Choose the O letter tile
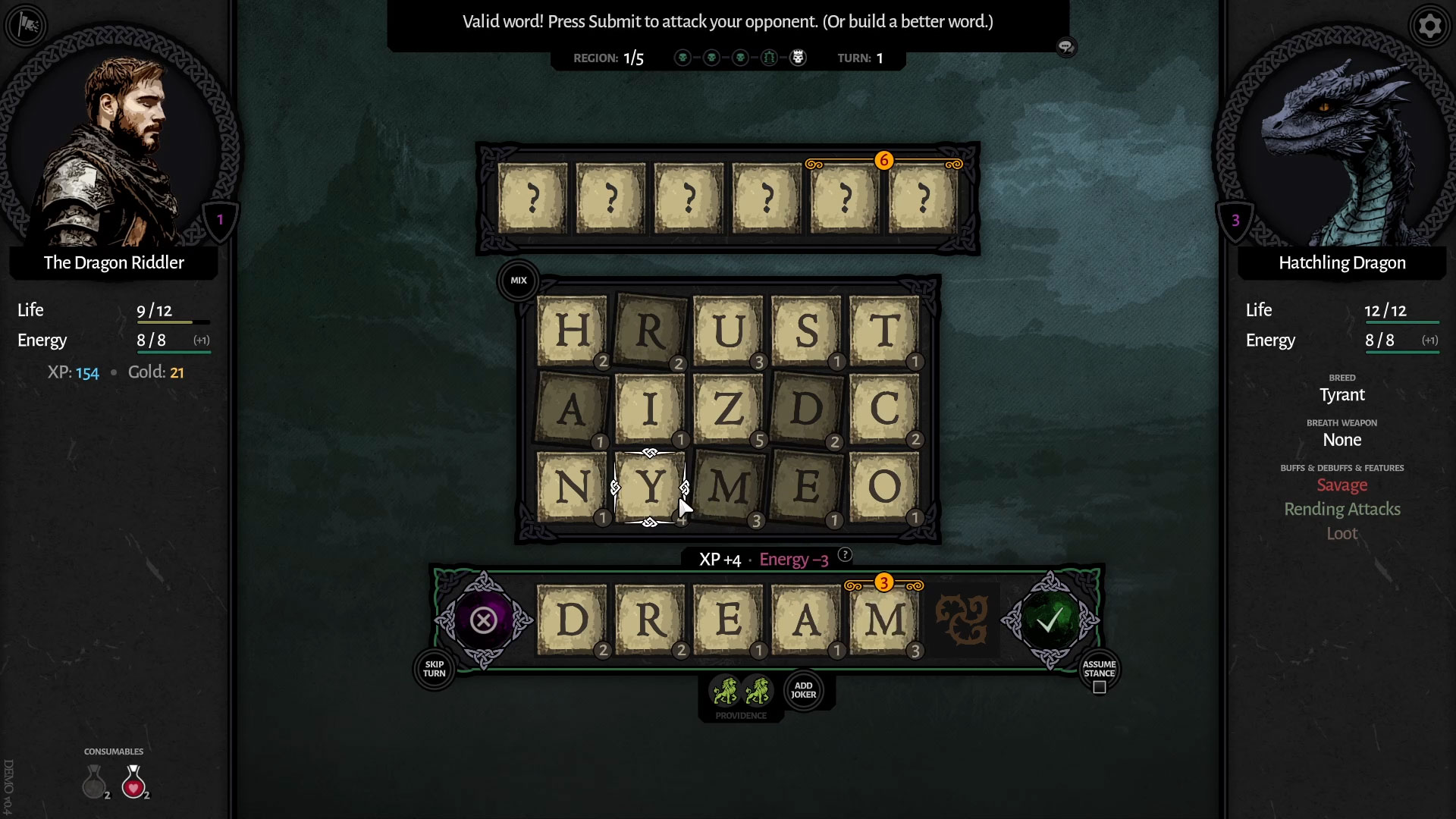Image resolution: width=1456 pixels, height=819 pixels. pos(884,488)
